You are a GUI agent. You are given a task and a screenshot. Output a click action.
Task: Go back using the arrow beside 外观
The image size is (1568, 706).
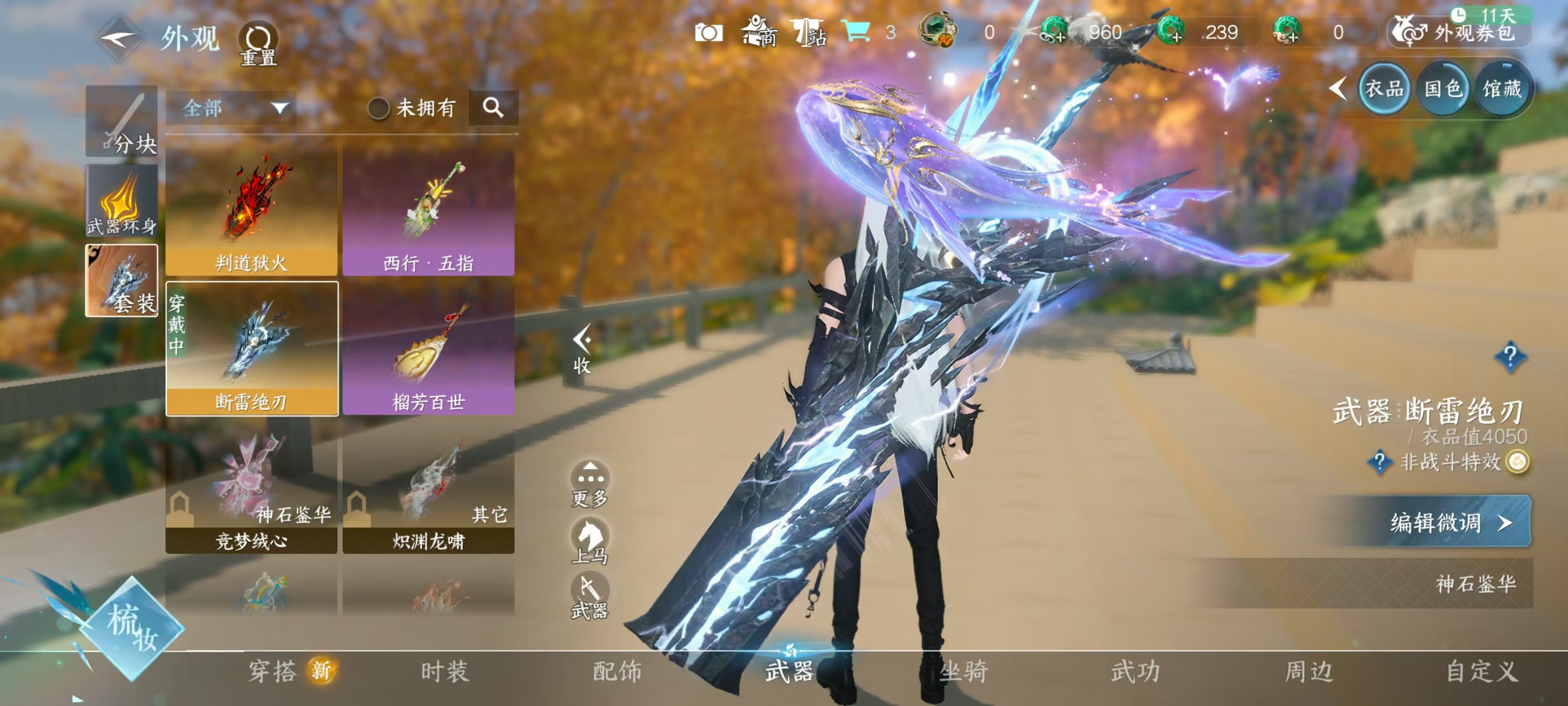(x=120, y=38)
